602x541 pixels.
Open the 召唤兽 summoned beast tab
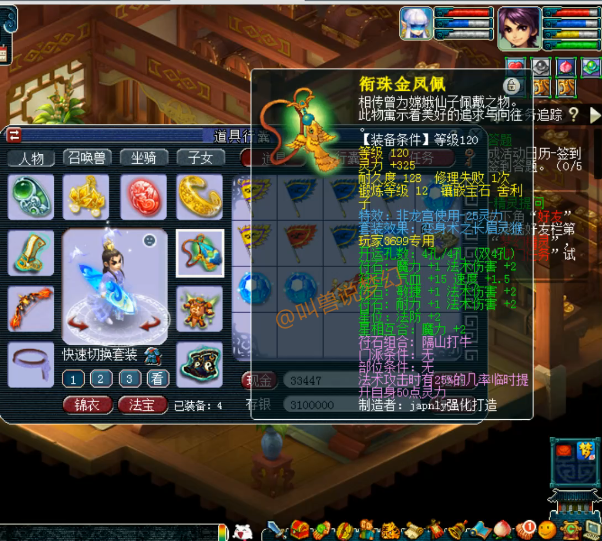[x=87, y=158]
